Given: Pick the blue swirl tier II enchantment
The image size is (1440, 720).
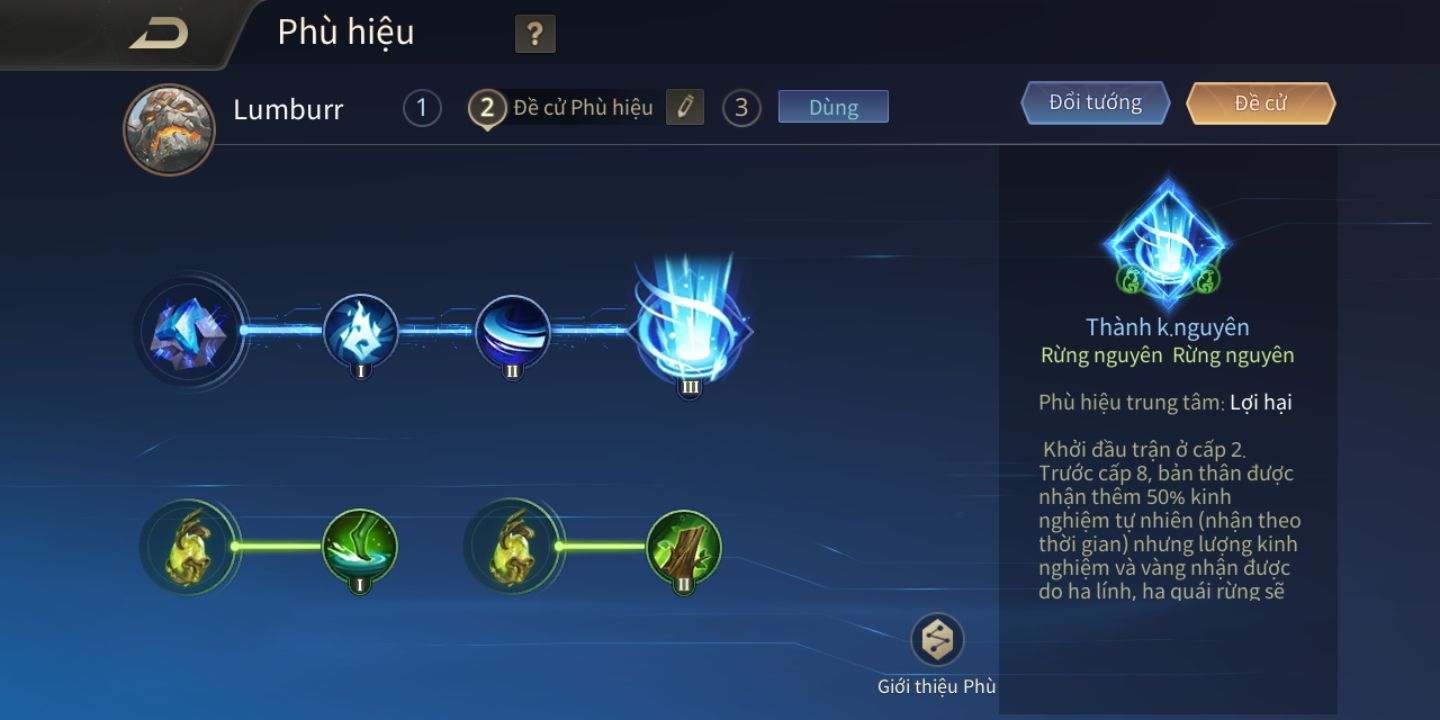Looking at the screenshot, I should 512,331.
